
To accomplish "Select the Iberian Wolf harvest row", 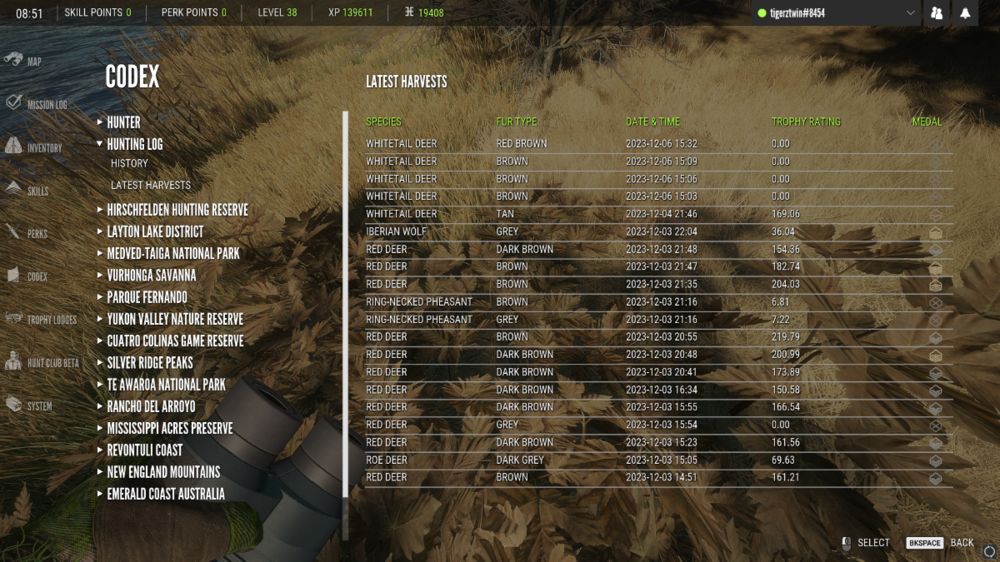I will tap(650, 231).
